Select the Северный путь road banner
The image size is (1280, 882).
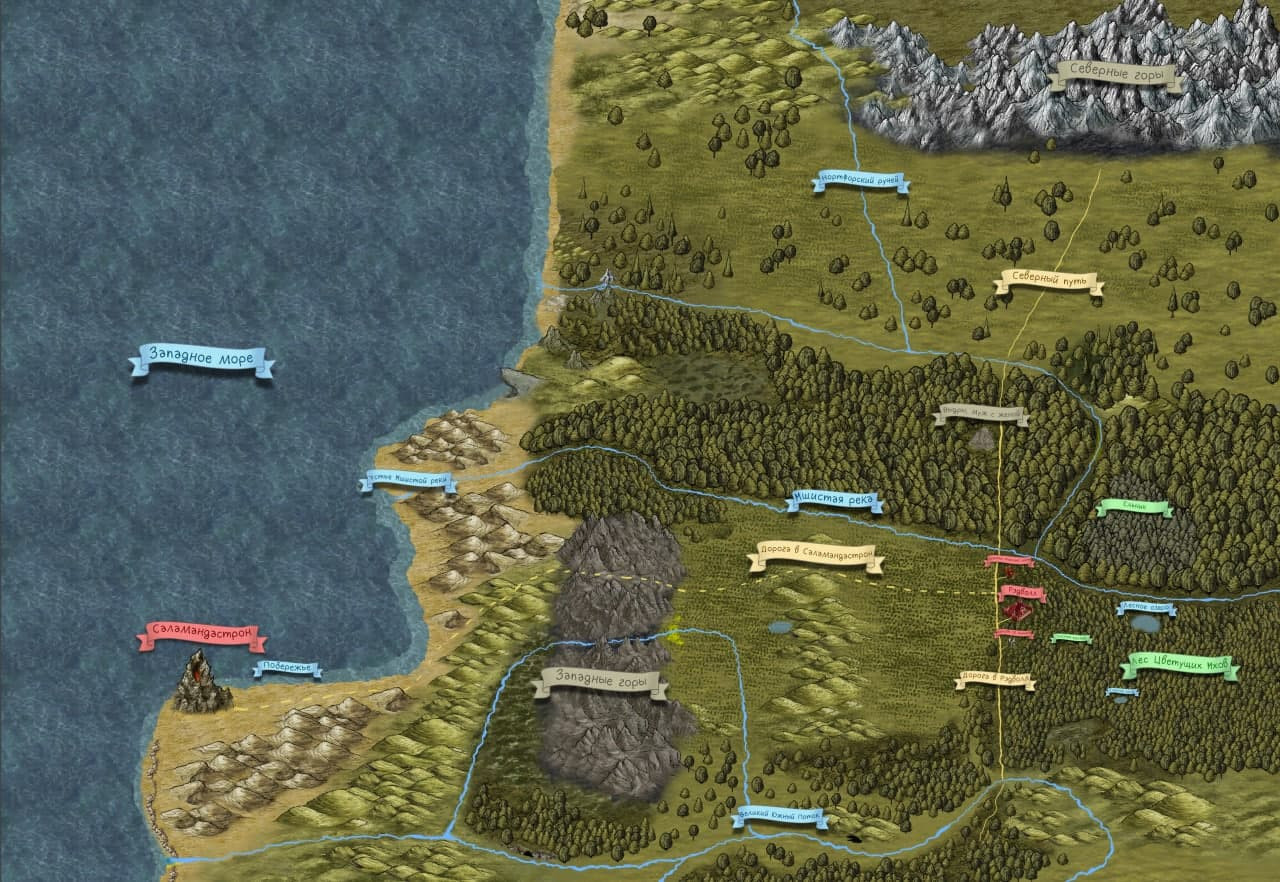click(1049, 283)
